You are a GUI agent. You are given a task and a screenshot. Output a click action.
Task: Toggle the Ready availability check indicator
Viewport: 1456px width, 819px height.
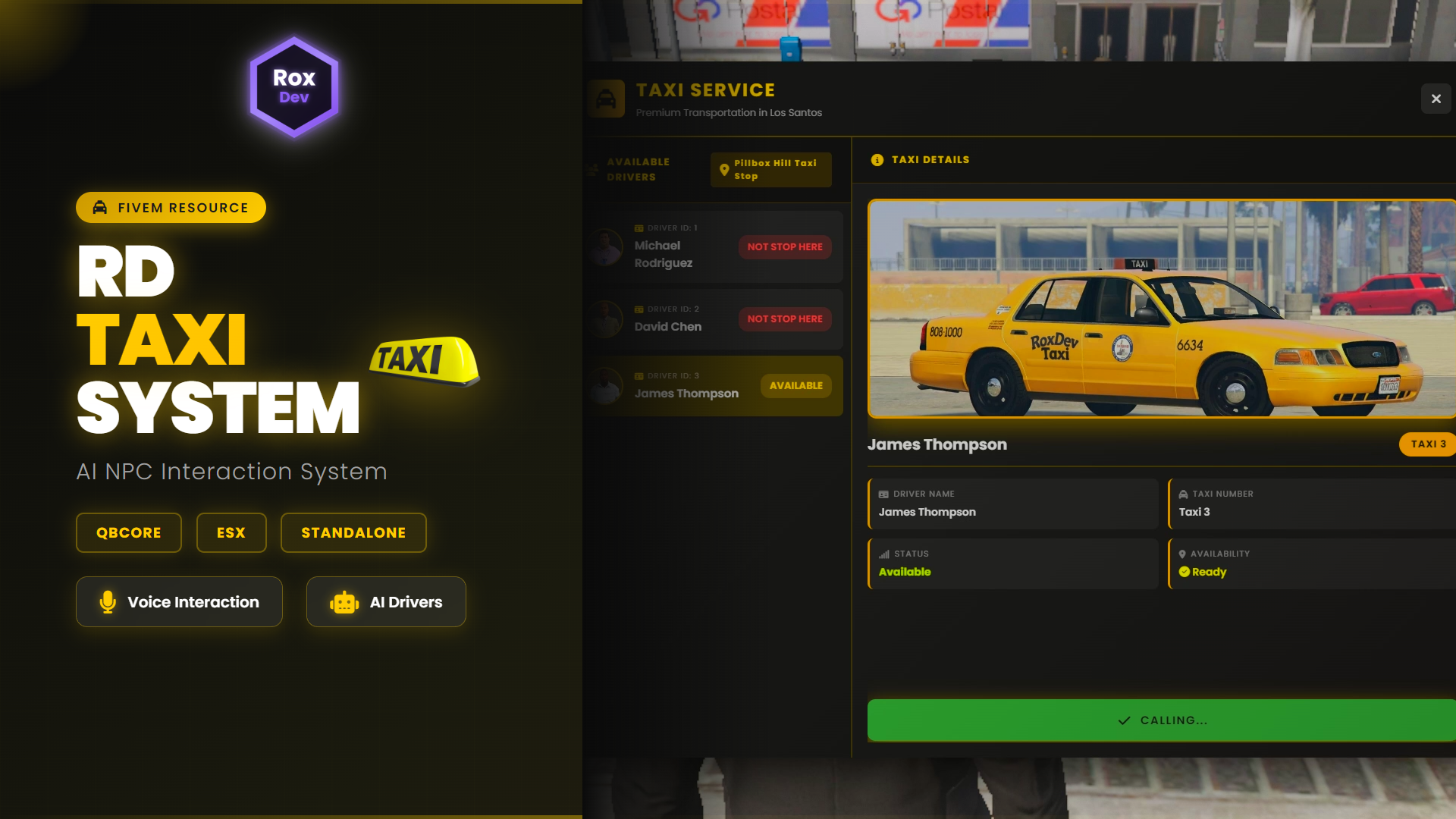point(1185,572)
